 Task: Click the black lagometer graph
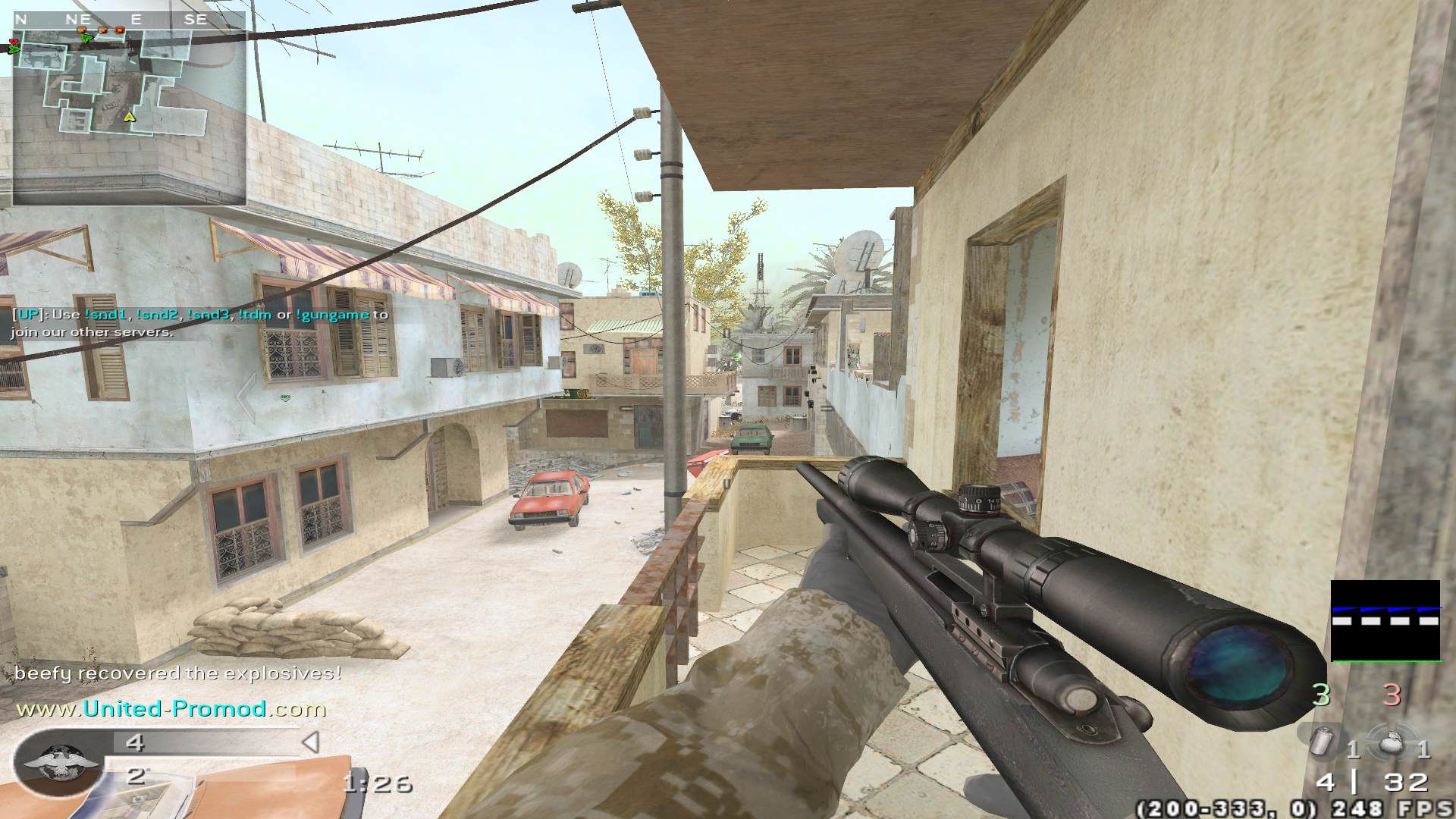tap(1385, 621)
